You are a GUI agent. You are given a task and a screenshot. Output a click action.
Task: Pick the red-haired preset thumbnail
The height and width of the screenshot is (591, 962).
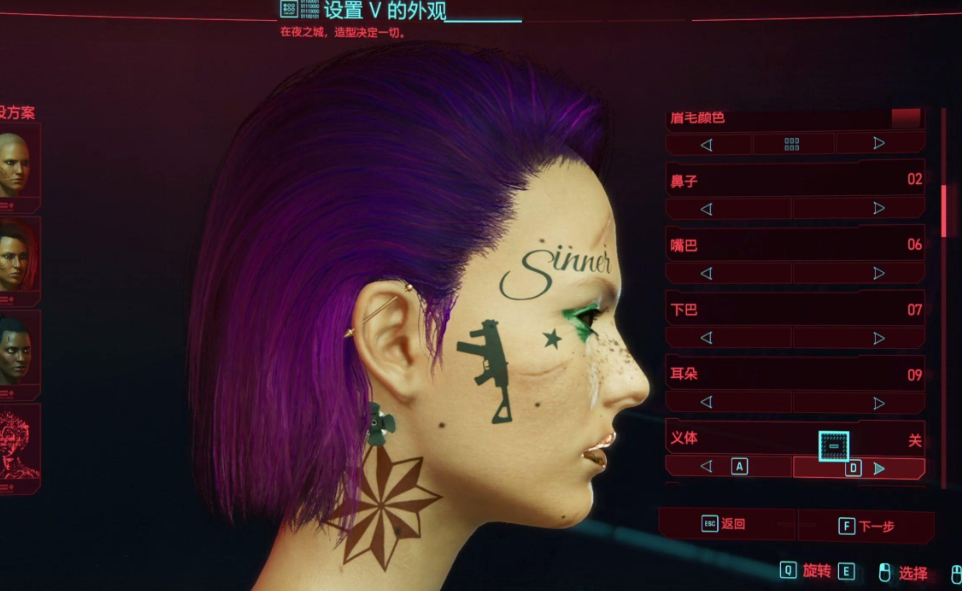point(14,257)
